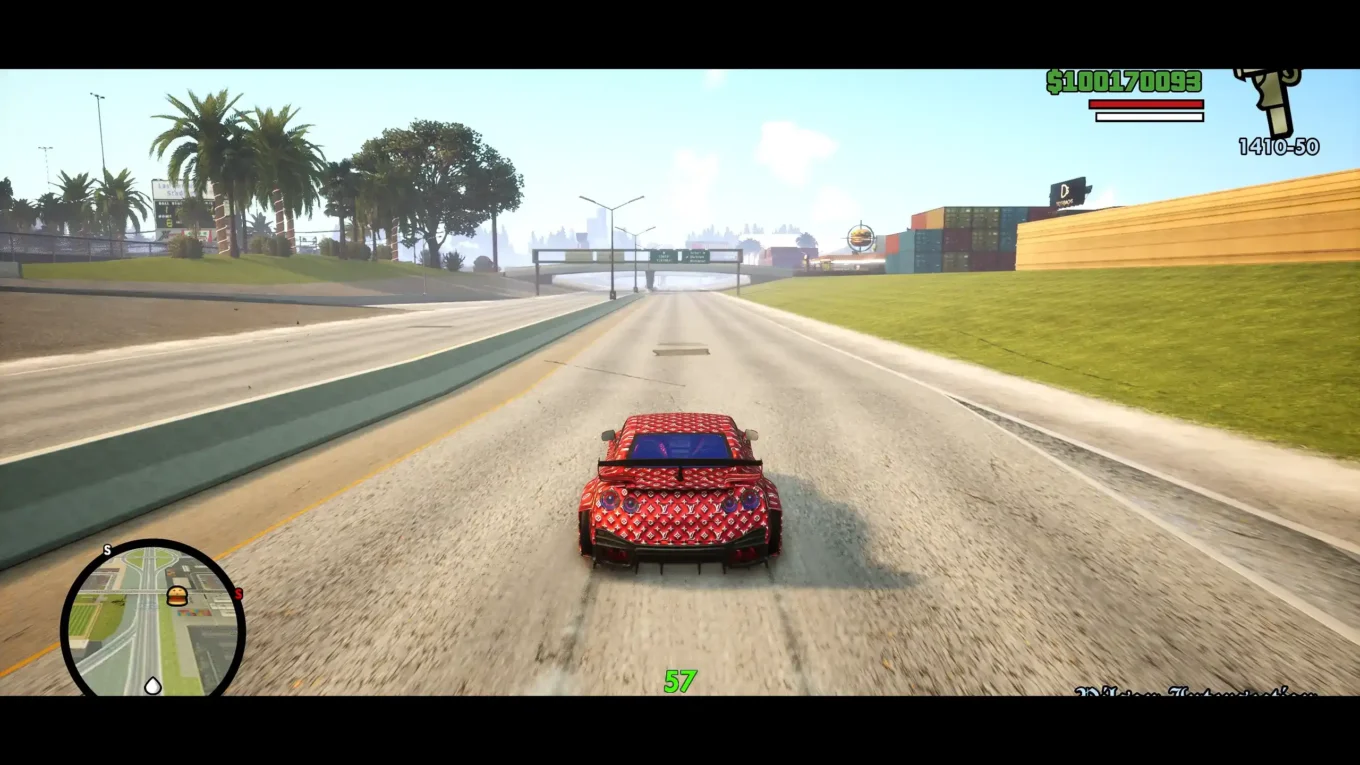
Task: Click the white player arrow on the minimap
Action: point(152,685)
